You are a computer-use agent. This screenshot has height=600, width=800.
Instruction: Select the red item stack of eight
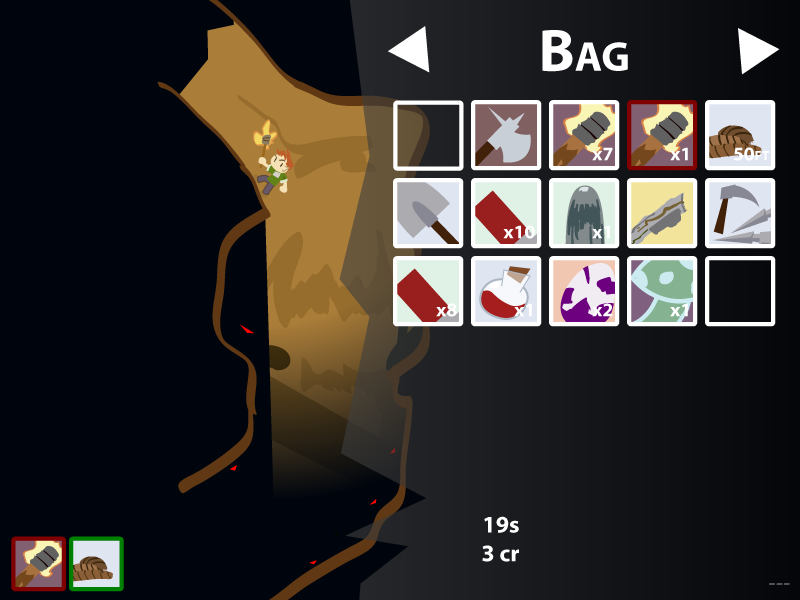428,291
